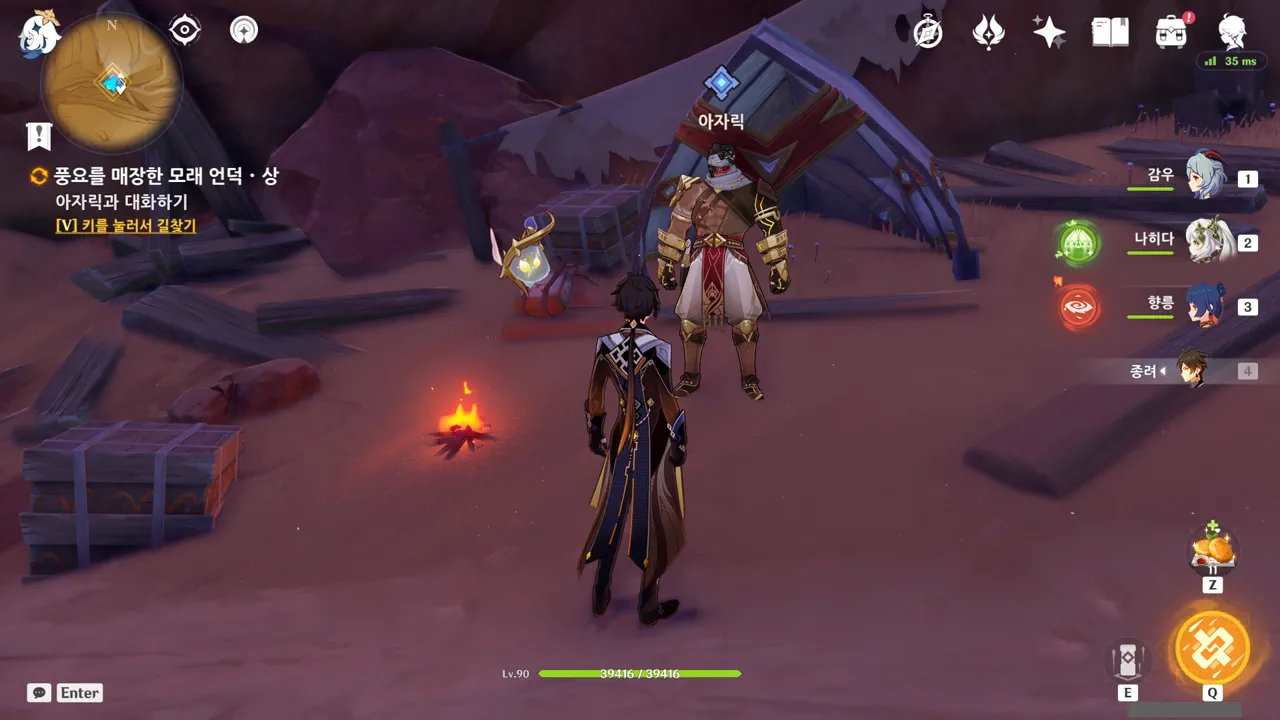Switch to party member 나히다
The width and height of the screenshot is (1280, 720).
click(x=1204, y=241)
